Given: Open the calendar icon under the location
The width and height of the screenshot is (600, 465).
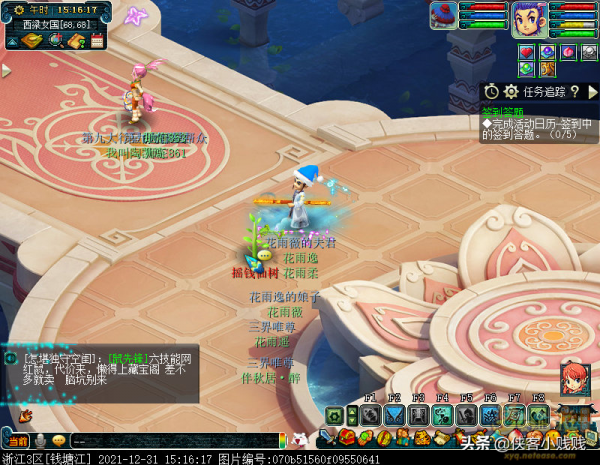Looking at the screenshot, I should [x=97, y=41].
